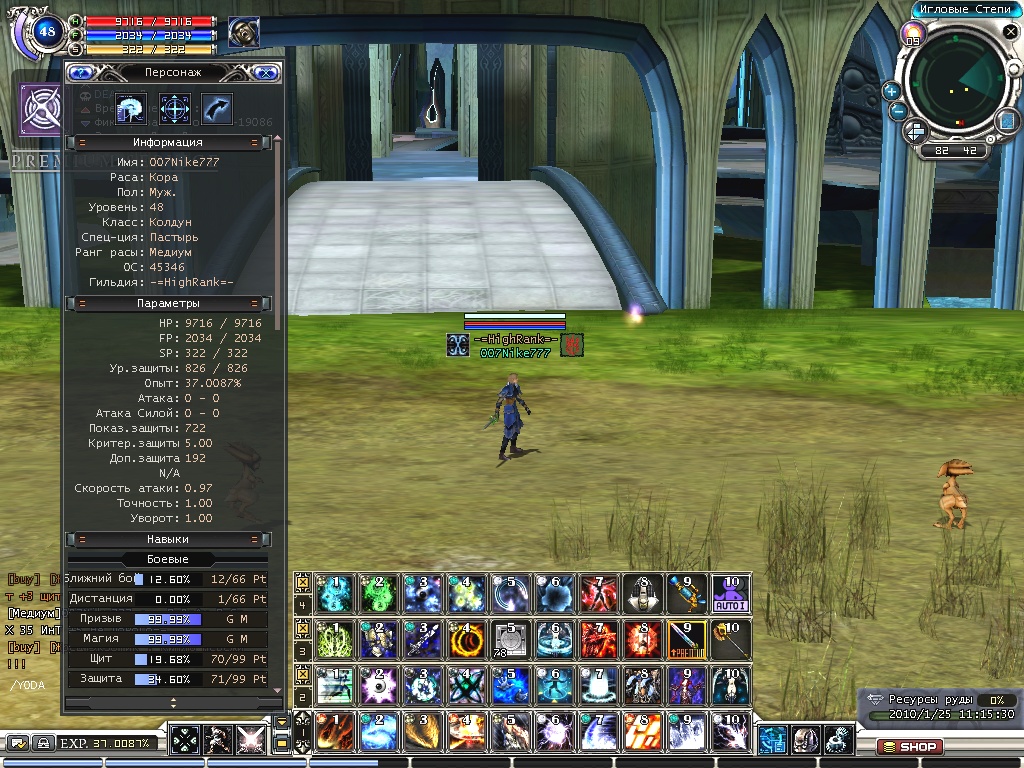The width and height of the screenshot is (1024, 768).
Task: Open the world map from the minimap's blue map icon
Action: (x=1007, y=121)
